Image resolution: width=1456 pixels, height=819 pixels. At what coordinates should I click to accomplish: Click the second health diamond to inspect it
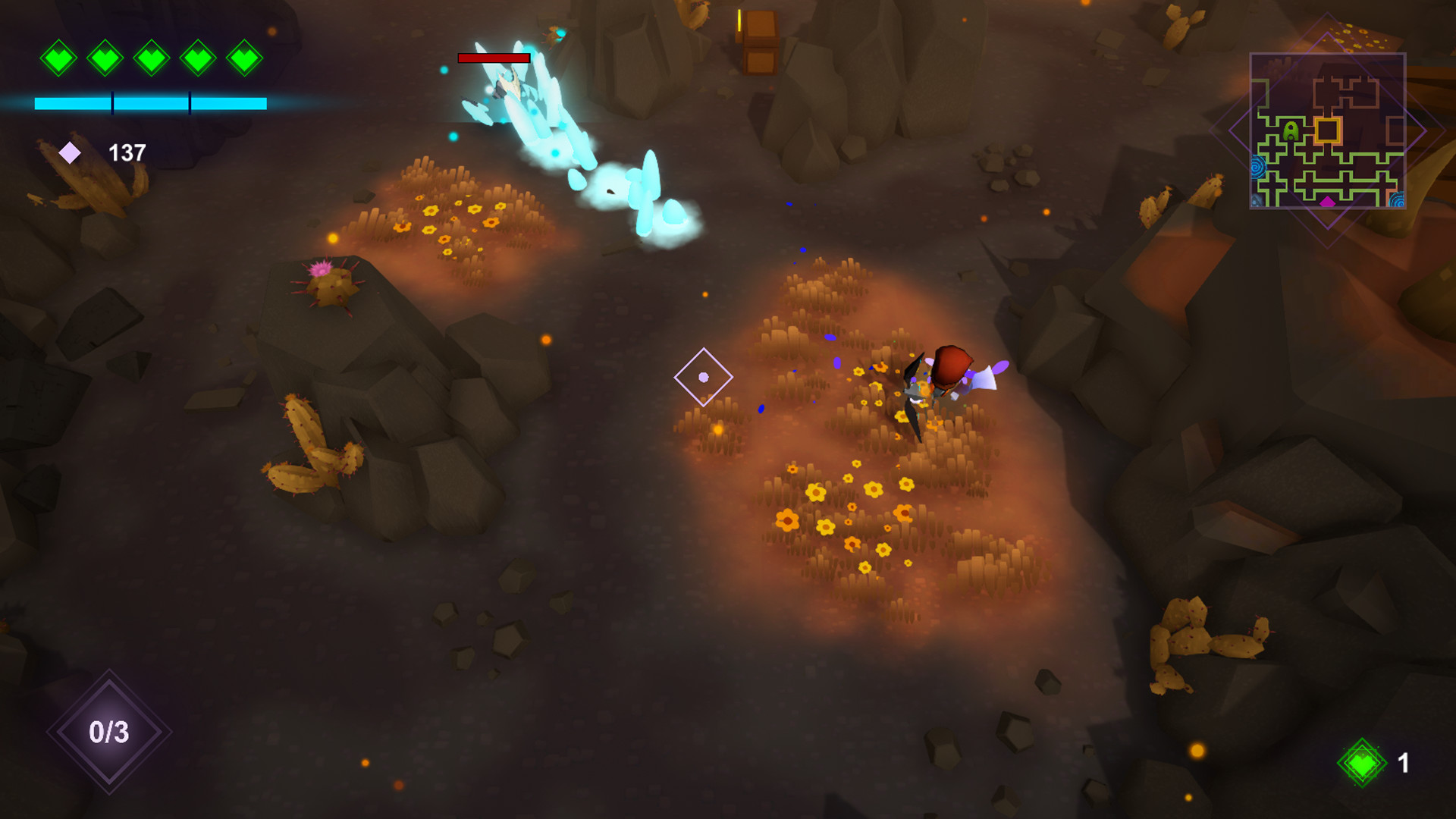click(x=106, y=58)
